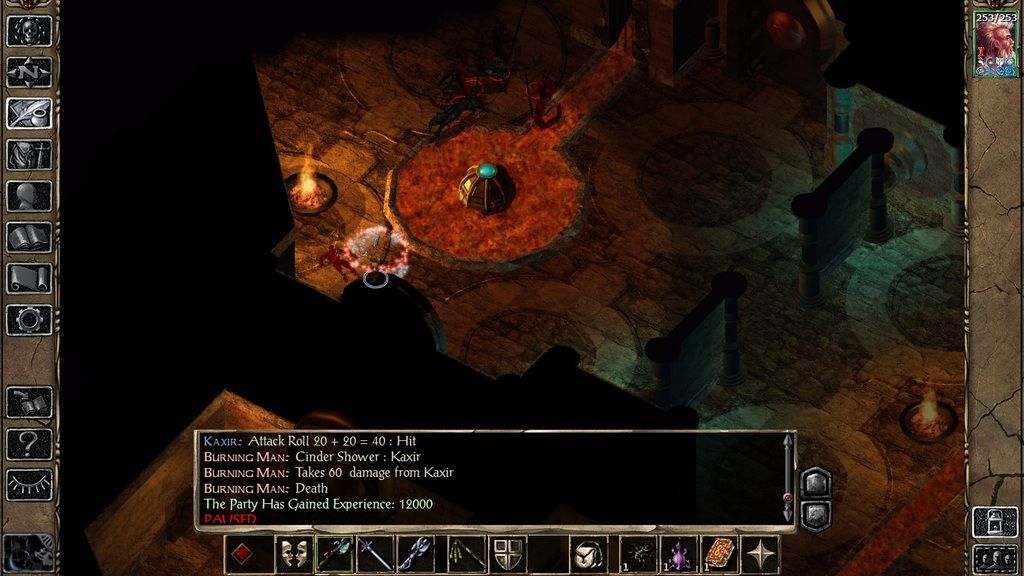The image size is (1024, 576).
Task: Select the two-masks ability in the action bar
Action: (294, 554)
